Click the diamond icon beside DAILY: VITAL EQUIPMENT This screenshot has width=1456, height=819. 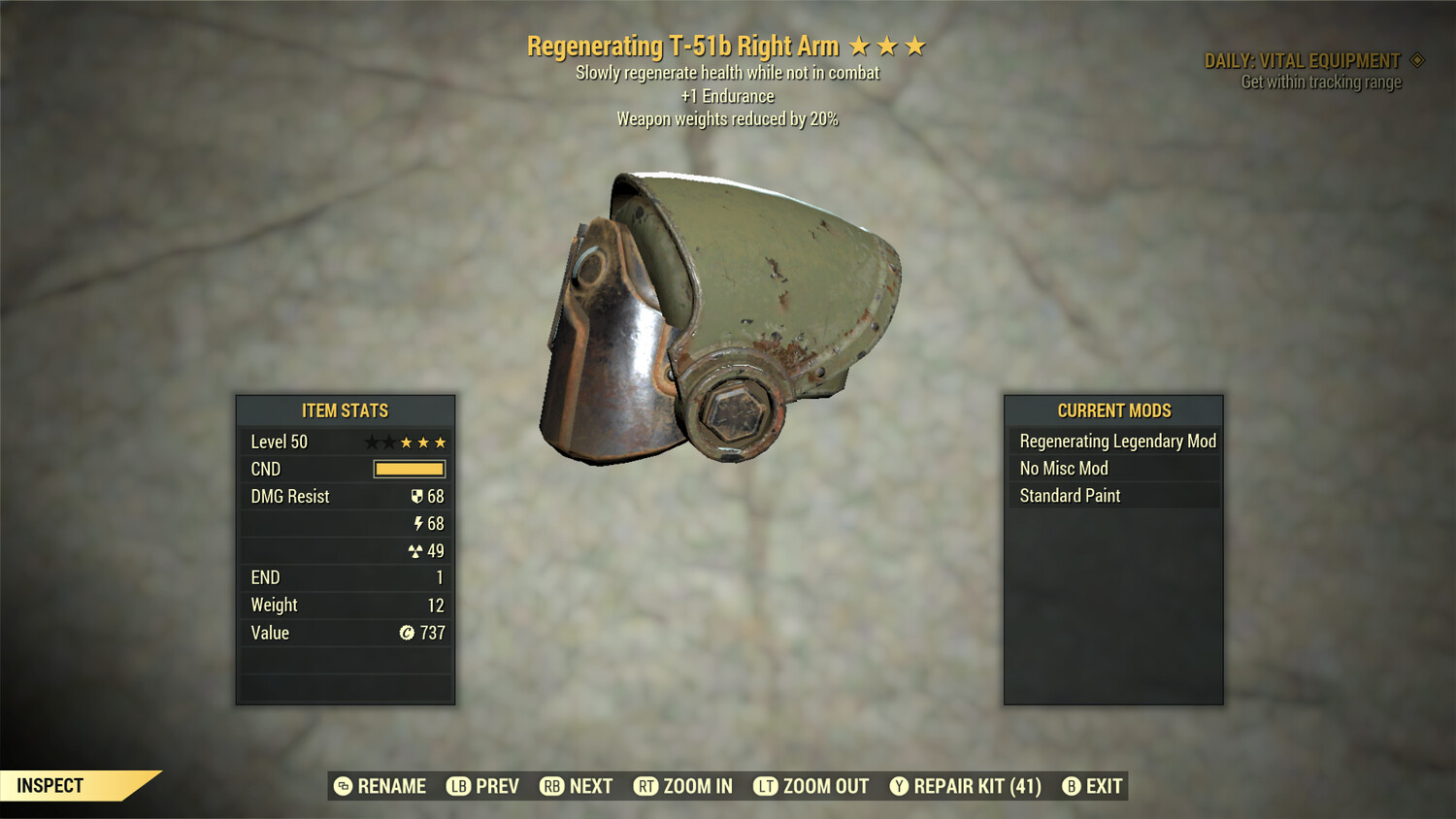(1417, 59)
